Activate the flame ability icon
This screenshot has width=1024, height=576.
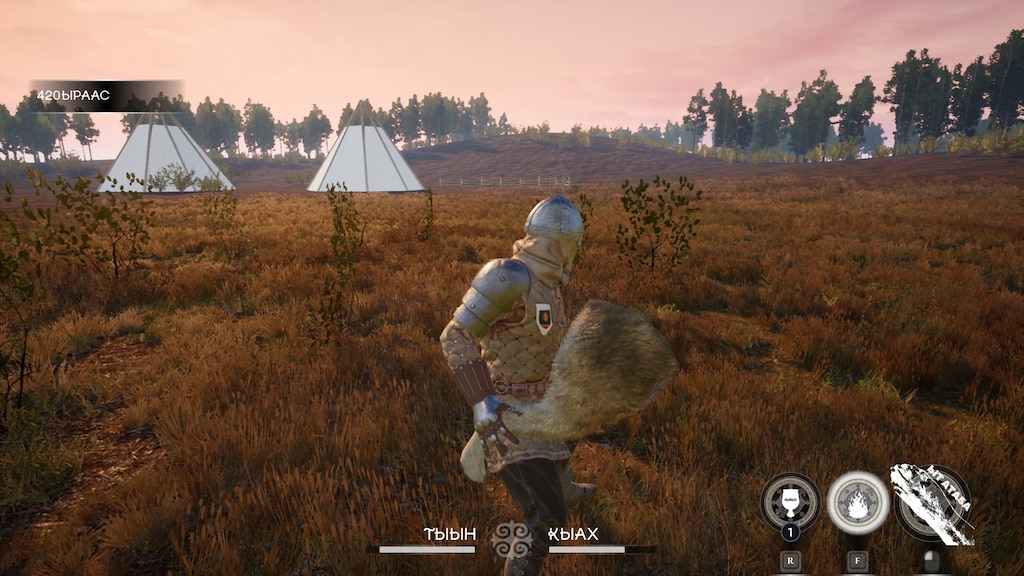tap(857, 501)
